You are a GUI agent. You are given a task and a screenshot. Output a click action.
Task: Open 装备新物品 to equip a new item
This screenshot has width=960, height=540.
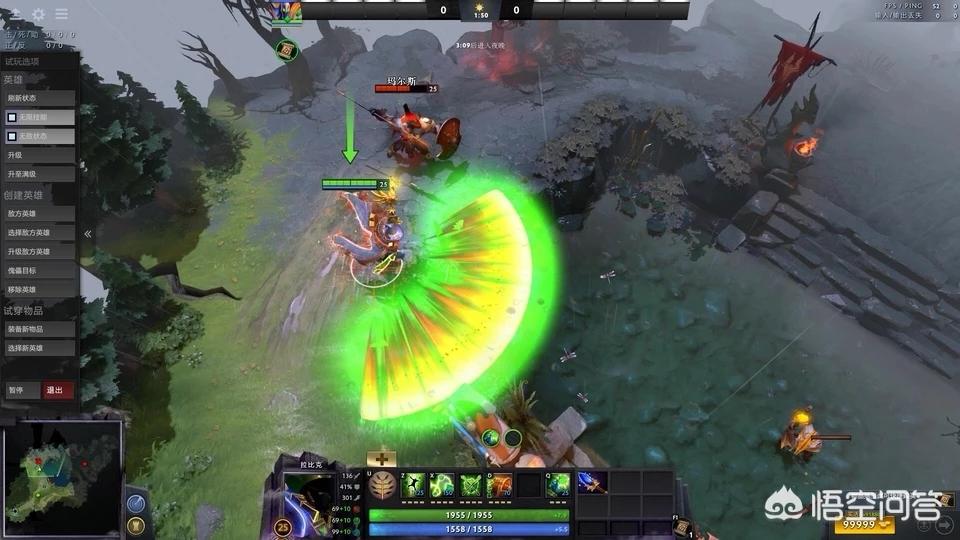coord(40,329)
